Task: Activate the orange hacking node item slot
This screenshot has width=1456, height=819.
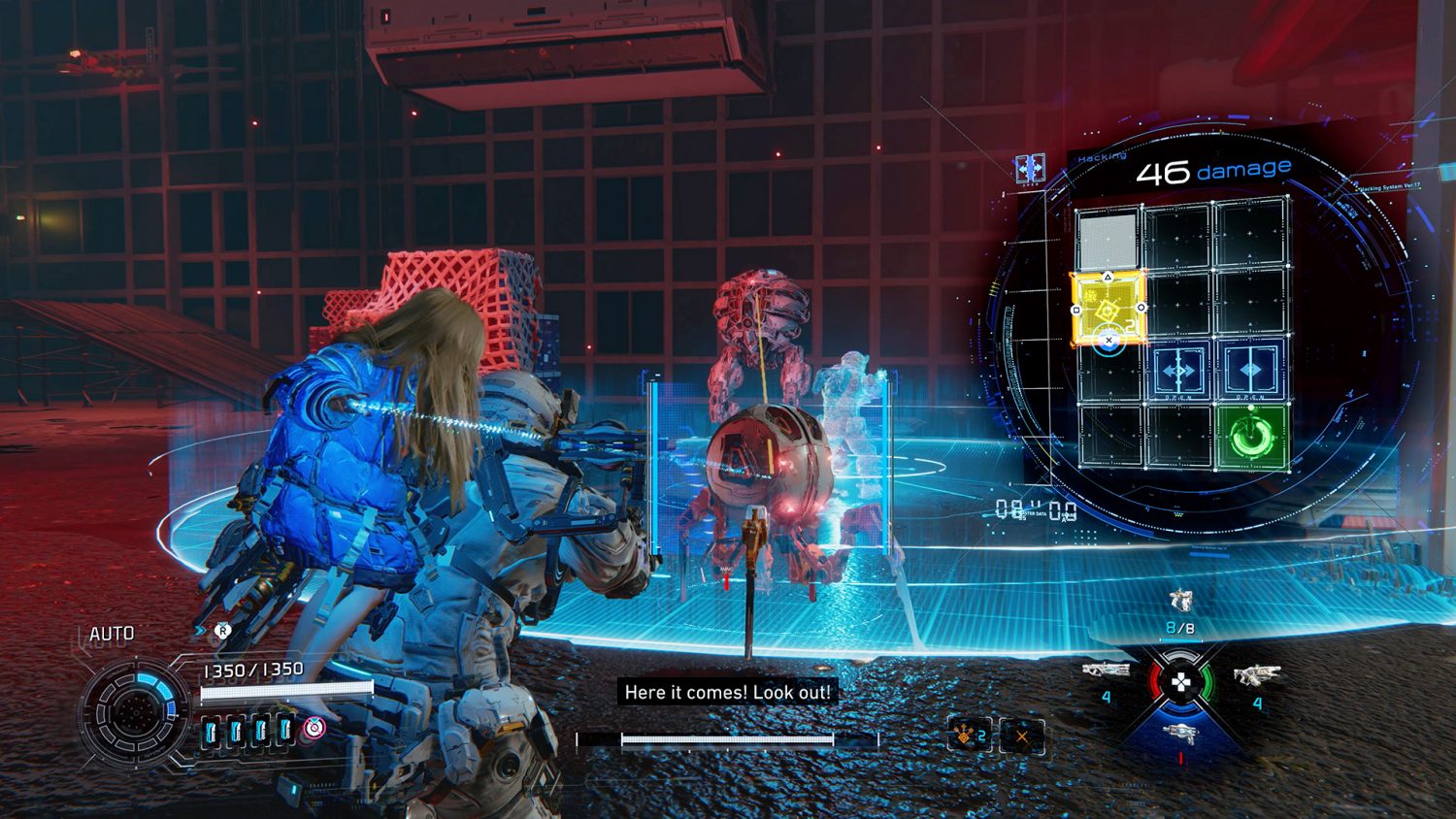Action: (968, 737)
